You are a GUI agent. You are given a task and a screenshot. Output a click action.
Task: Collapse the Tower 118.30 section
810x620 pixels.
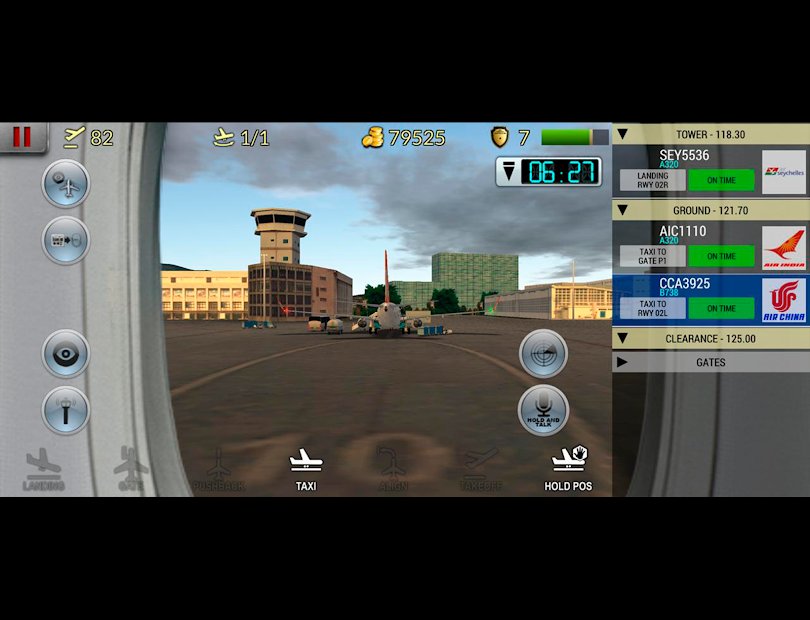(x=622, y=134)
